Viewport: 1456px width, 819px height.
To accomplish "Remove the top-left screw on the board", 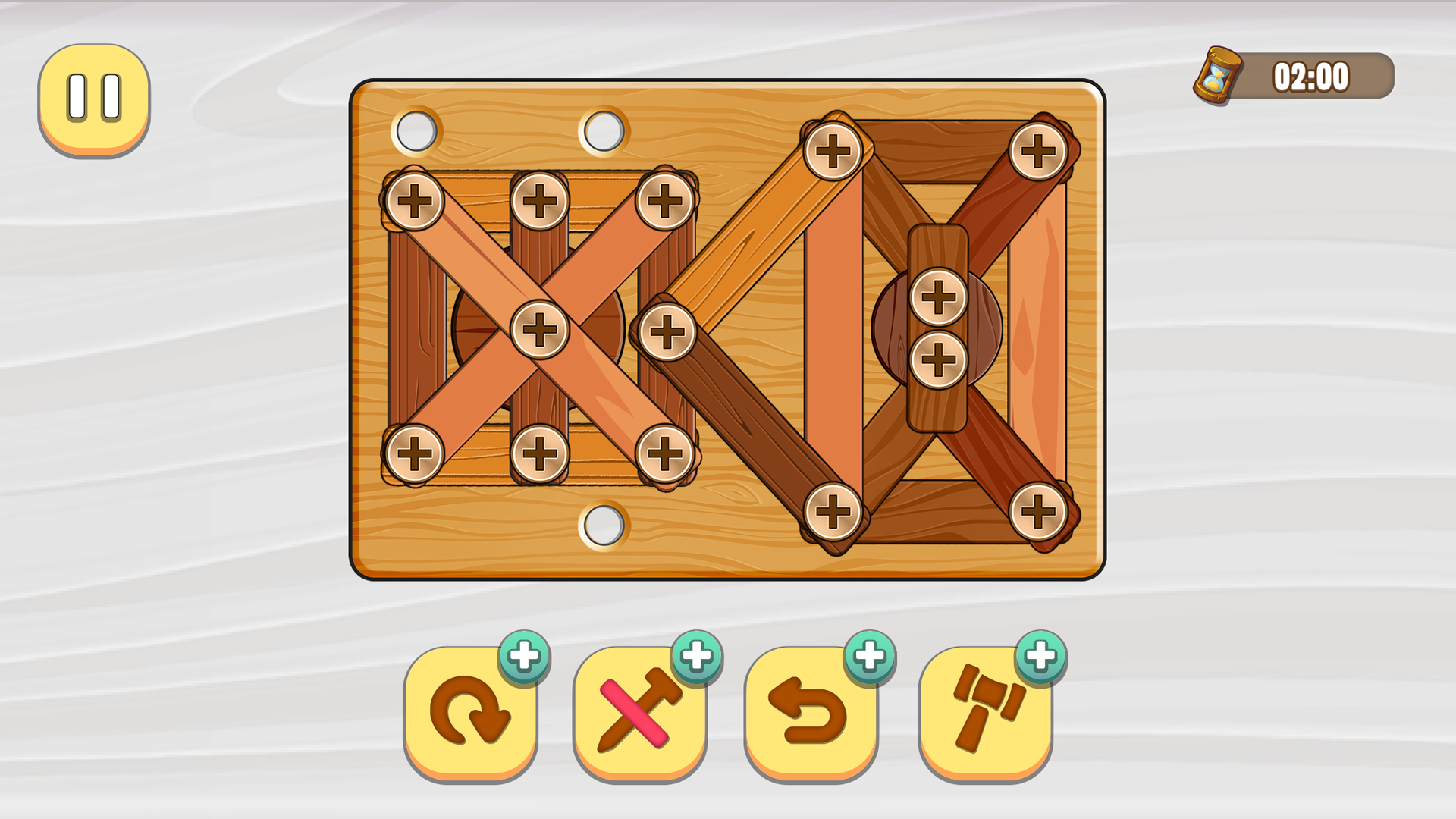I will 416,199.
